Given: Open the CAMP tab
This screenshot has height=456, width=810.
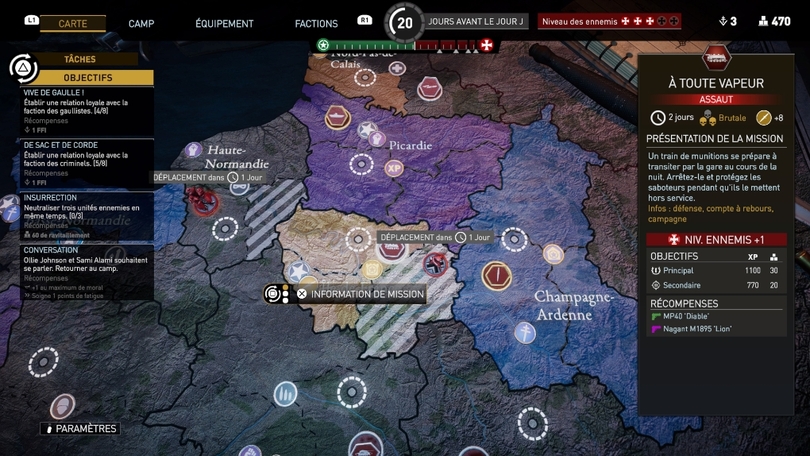Looking at the screenshot, I should (141, 23).
